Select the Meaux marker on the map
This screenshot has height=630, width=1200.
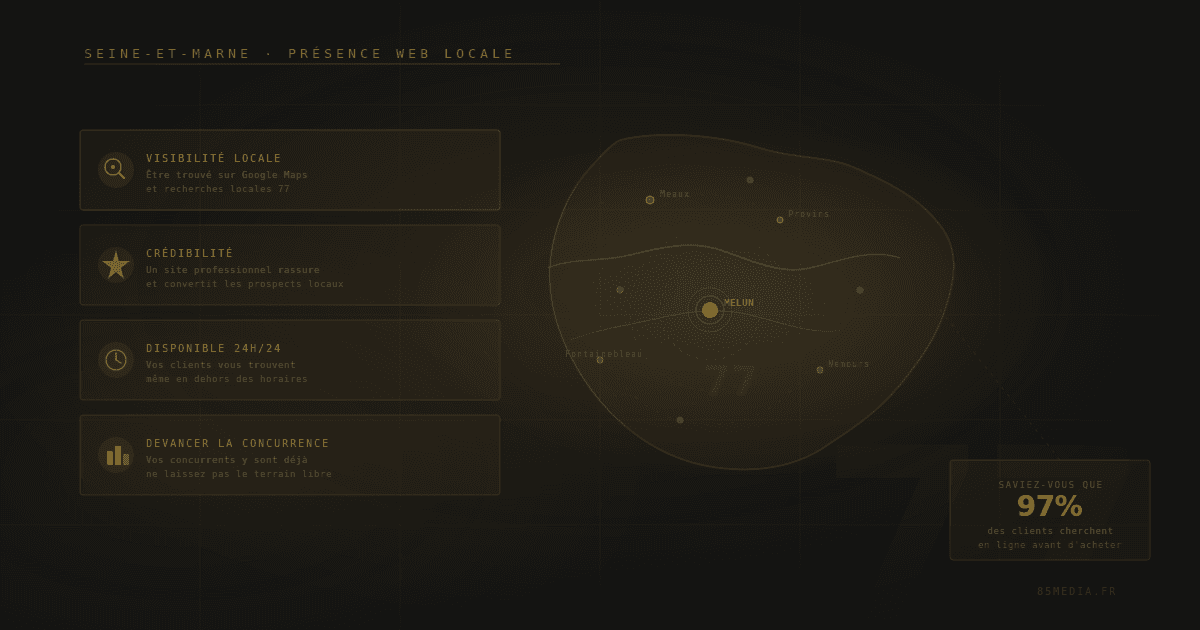pos(650,200)
